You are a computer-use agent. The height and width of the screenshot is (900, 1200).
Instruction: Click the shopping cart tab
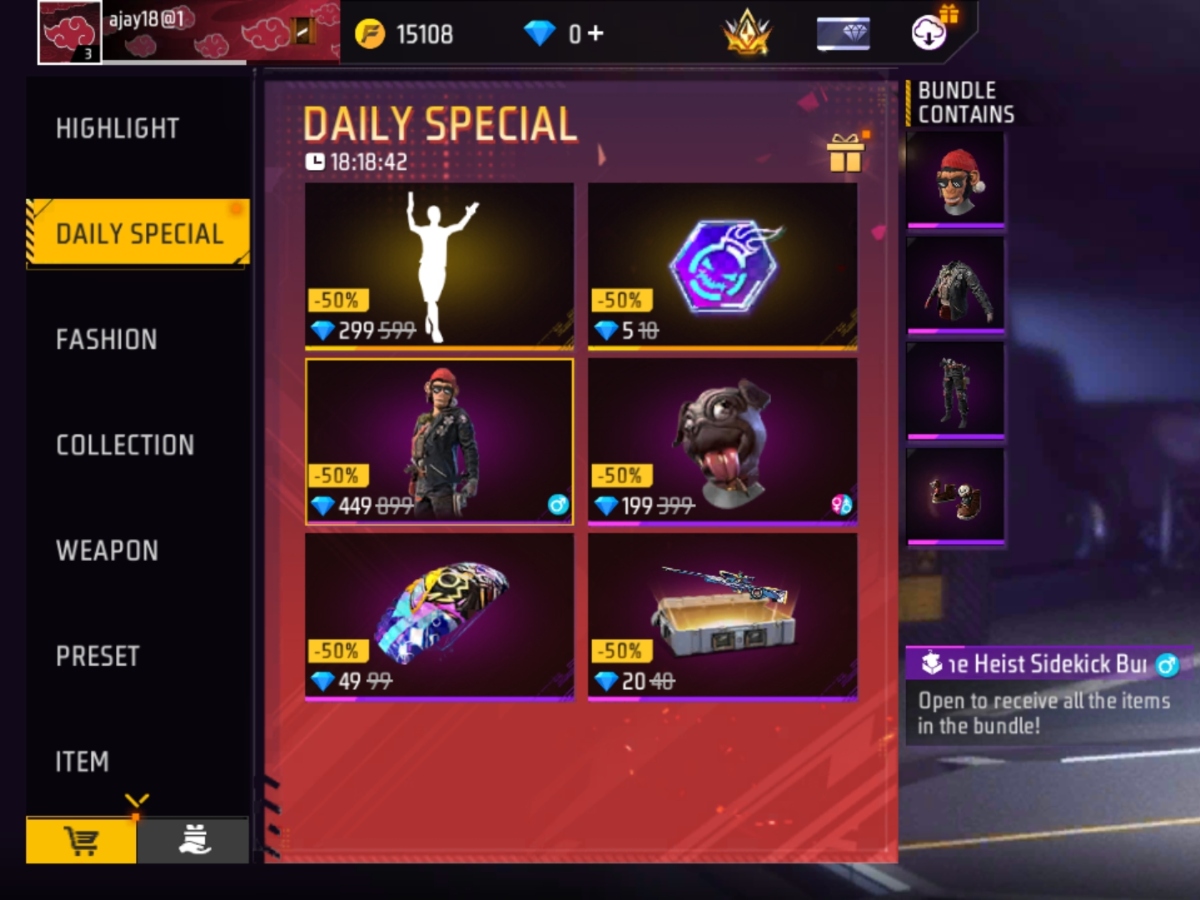tap(81, 841)
